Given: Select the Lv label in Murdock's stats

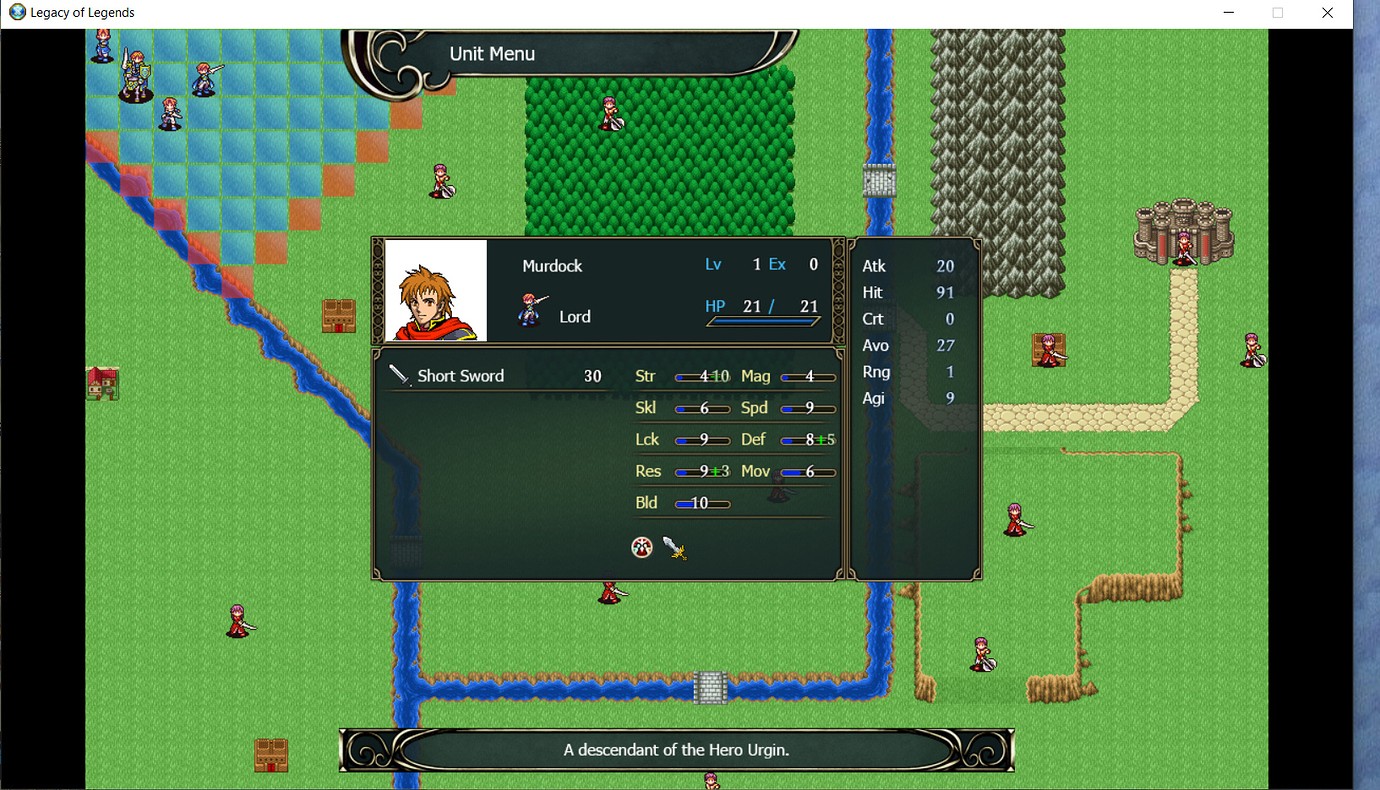Looking at the screenshot, I should pyautogui.click(x=713, y=264).
